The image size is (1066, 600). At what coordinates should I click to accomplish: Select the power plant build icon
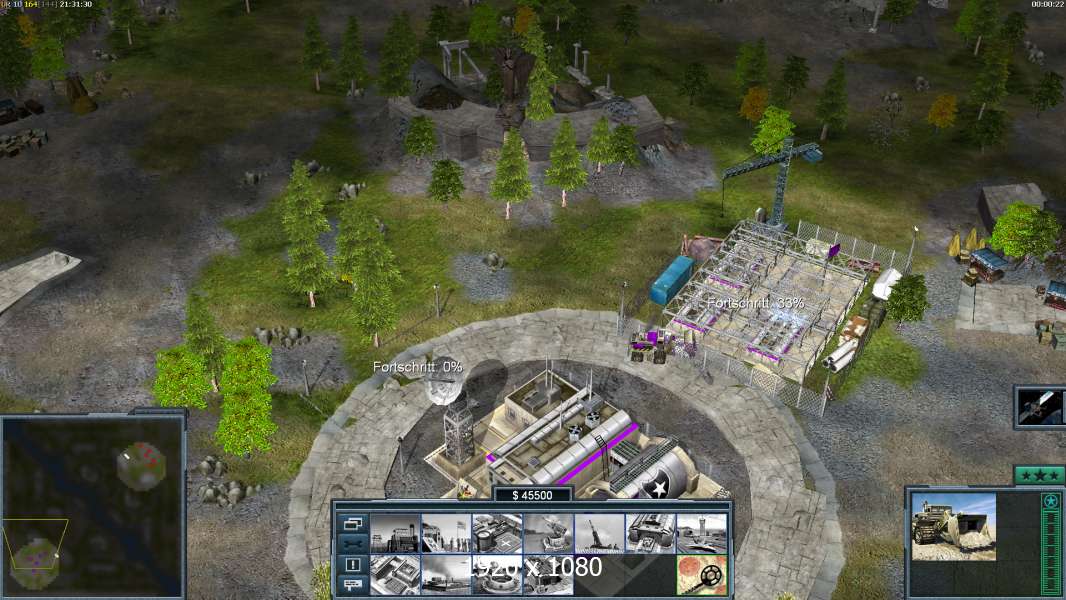(395, 533)
